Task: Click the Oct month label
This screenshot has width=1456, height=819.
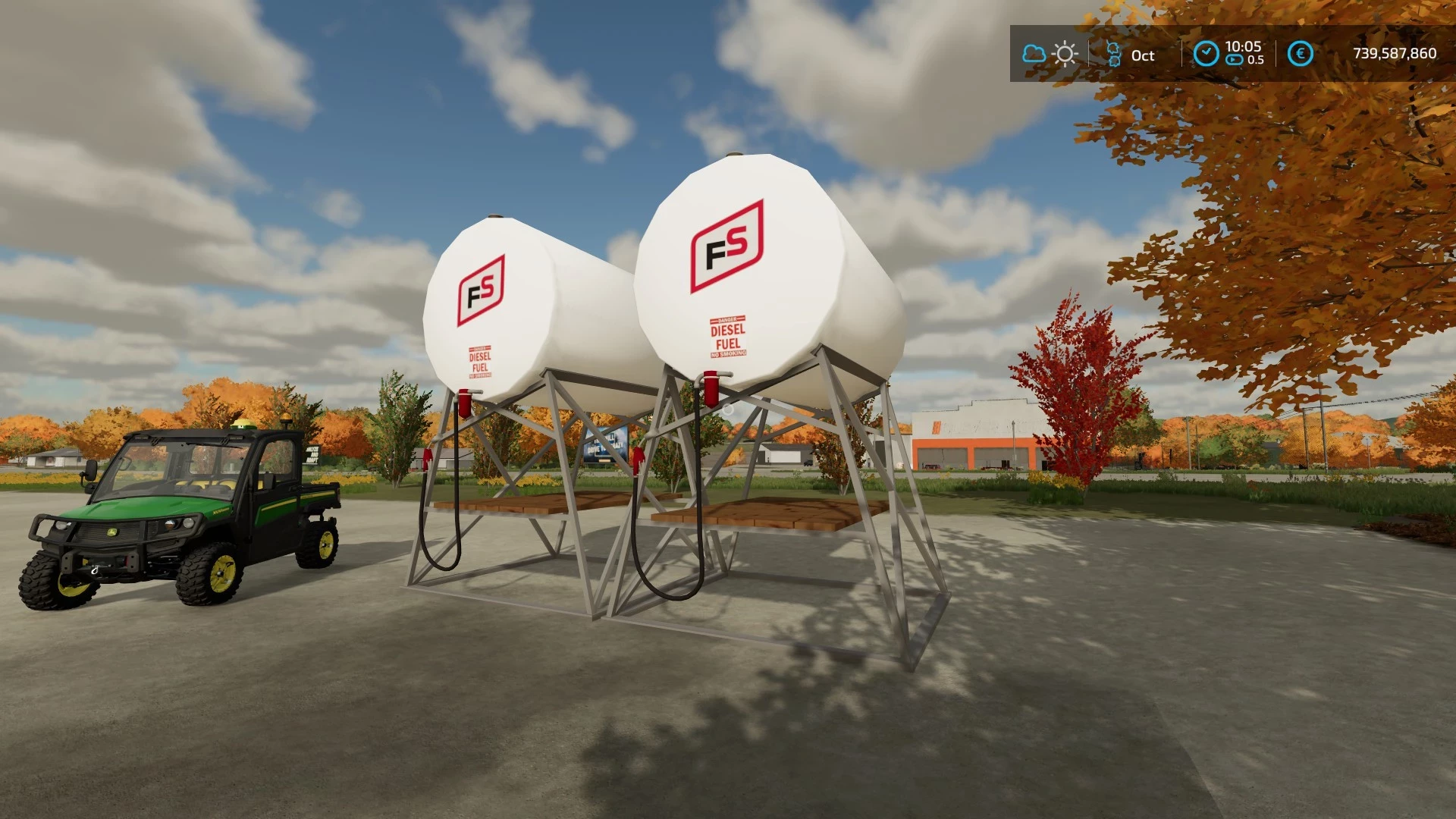Action: [1141, 55]
